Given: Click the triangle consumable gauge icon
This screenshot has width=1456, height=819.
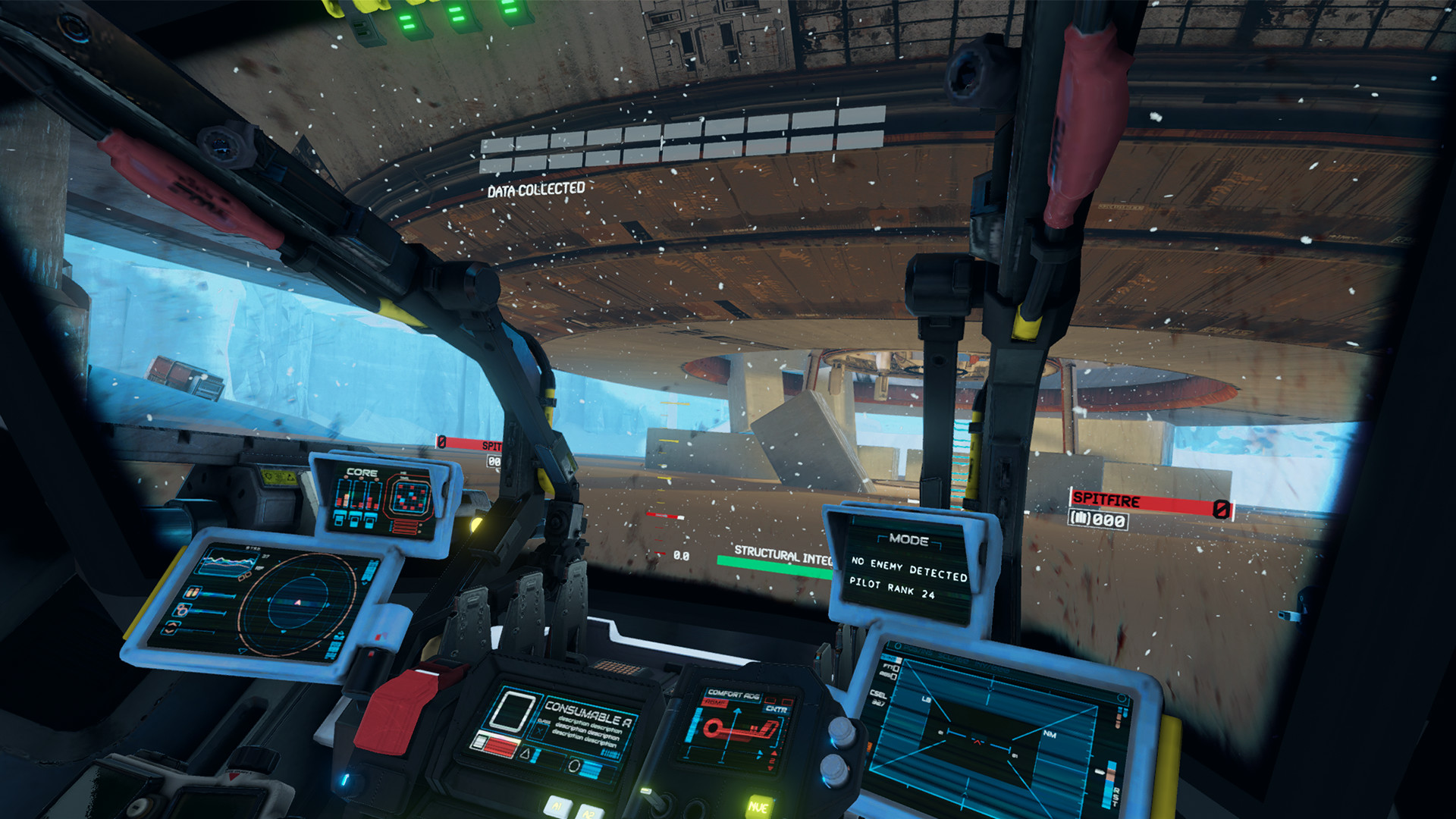Looking at the screenshot, I should [526, 755].
